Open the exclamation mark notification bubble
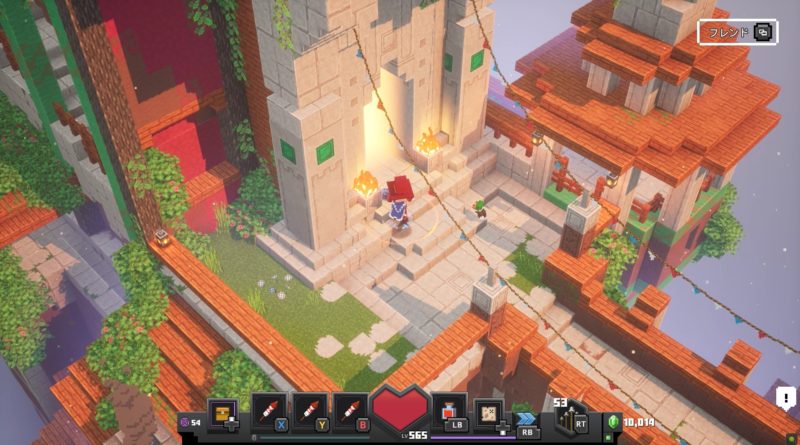The width and height of the screenshot is (800, 445). tap(786, 398)
